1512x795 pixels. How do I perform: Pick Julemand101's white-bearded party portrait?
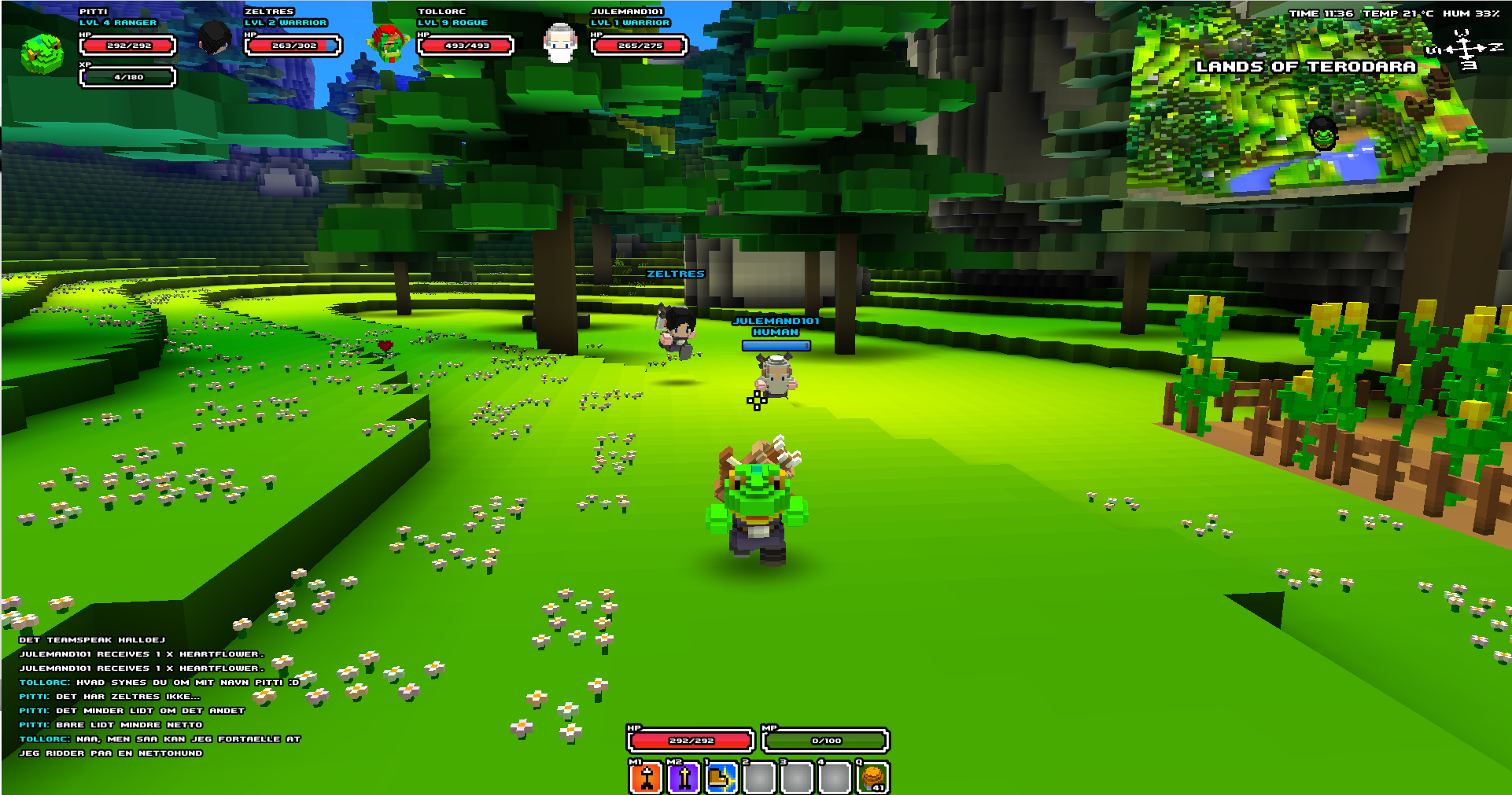tap(560, 42)
